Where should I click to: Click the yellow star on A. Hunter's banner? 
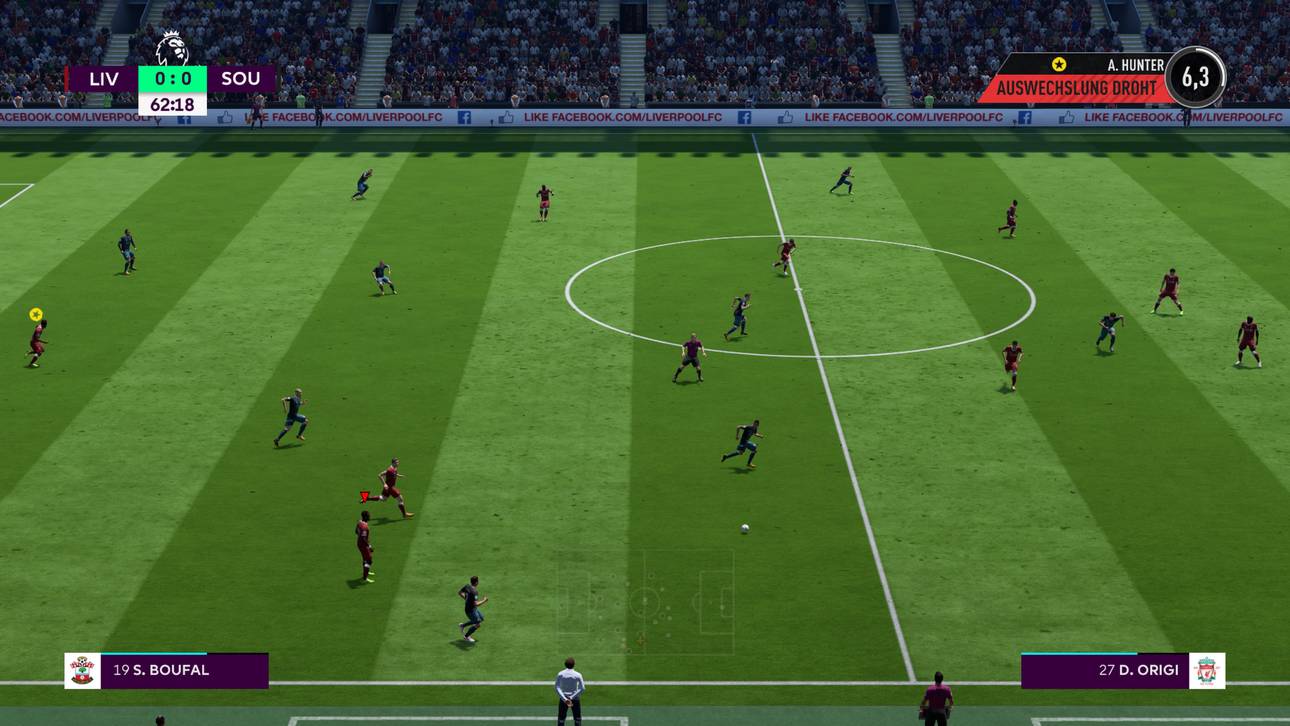[1057, 64]
